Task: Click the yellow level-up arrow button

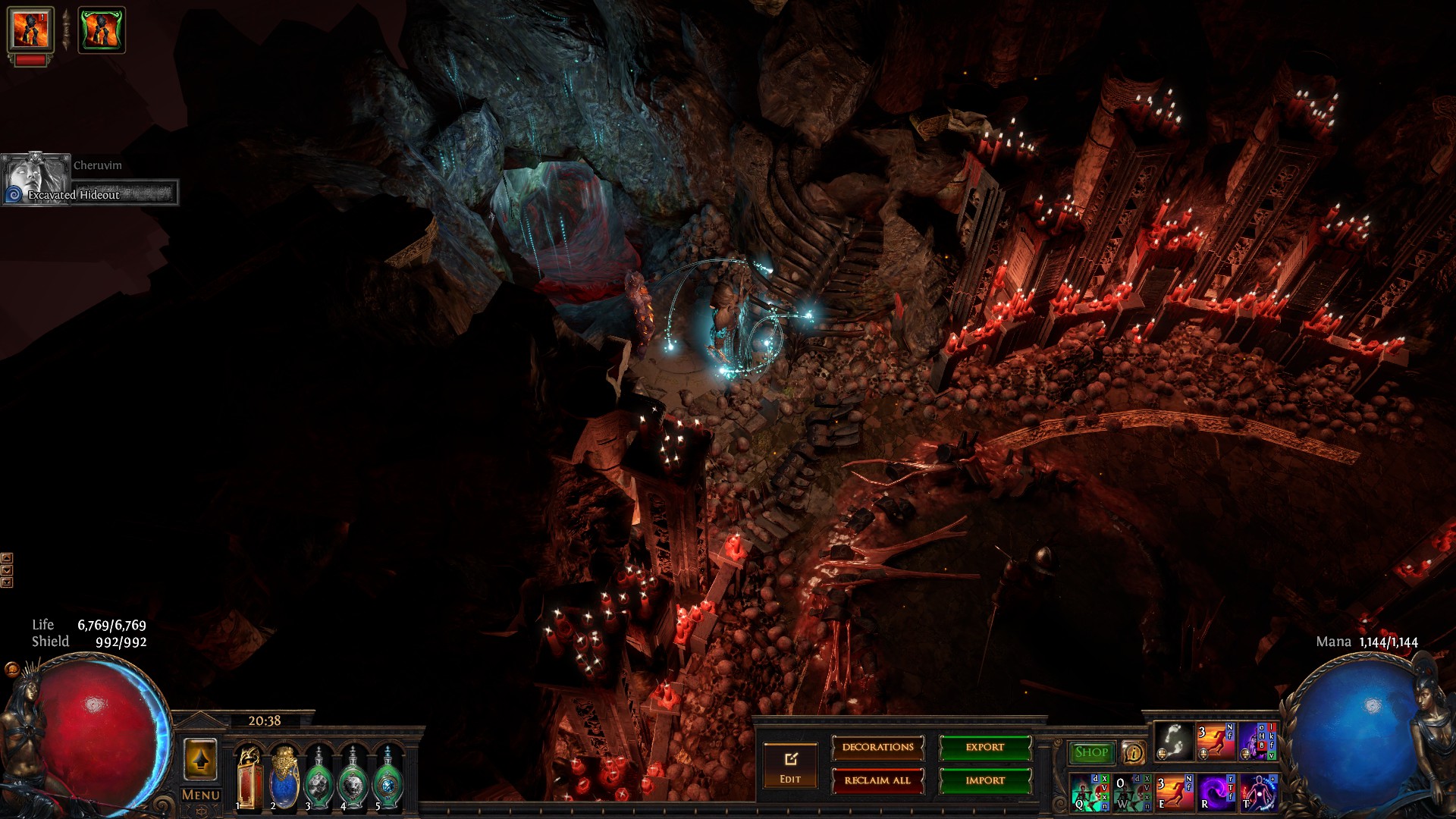Action: pos(200,759)
